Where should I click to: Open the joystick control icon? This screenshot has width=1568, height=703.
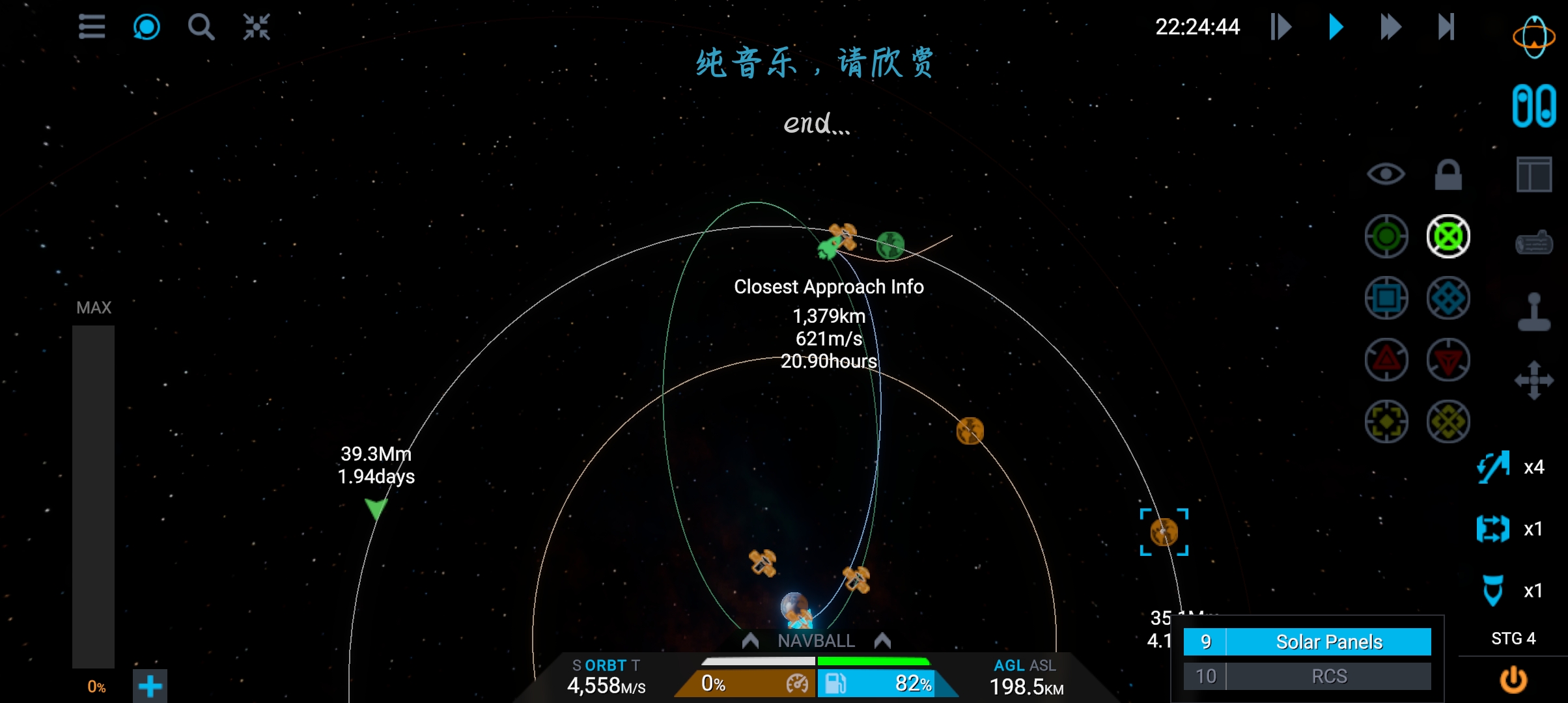pos(1534,312)
